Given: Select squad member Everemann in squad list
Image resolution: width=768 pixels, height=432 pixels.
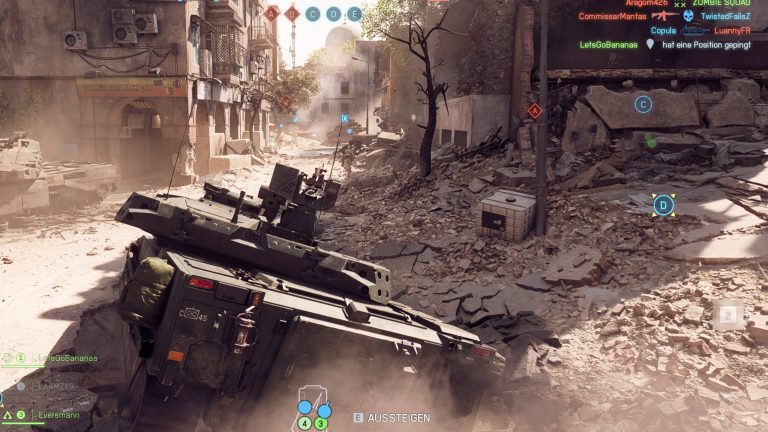Looking at the screenshot, I should [60, 415].
